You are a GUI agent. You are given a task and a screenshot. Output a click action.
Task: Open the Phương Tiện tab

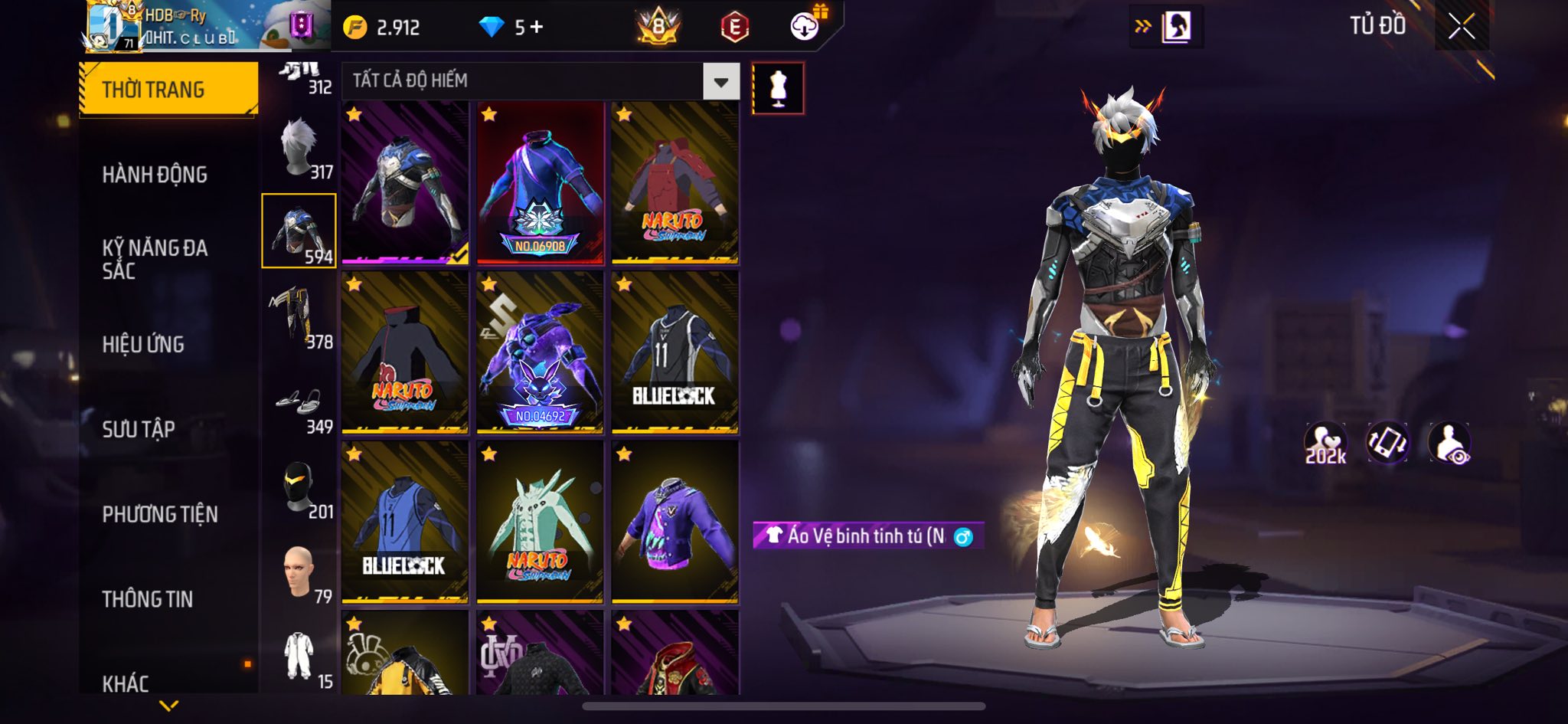click(160, 514)
